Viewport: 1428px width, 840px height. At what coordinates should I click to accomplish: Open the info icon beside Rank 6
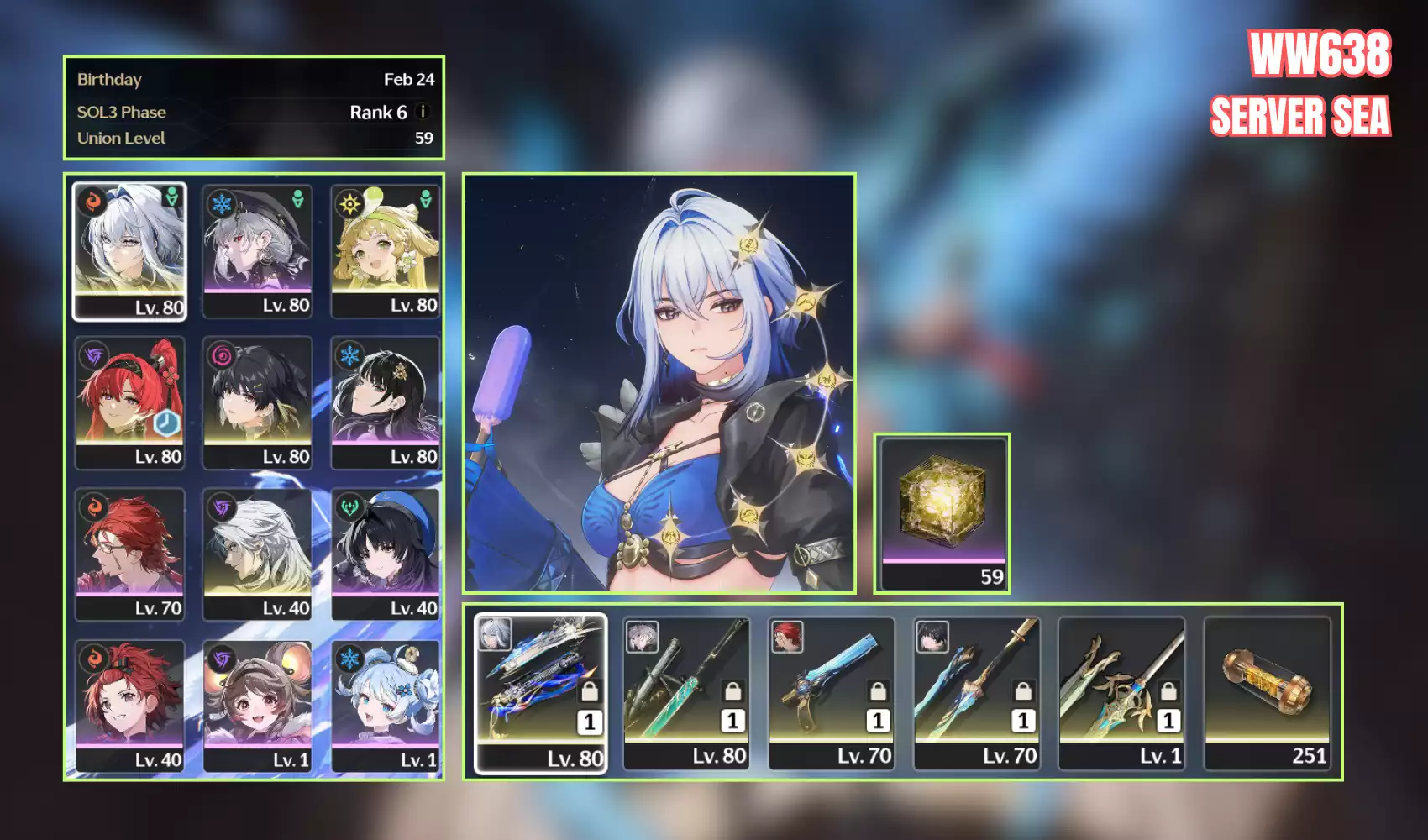pos(423,111)
